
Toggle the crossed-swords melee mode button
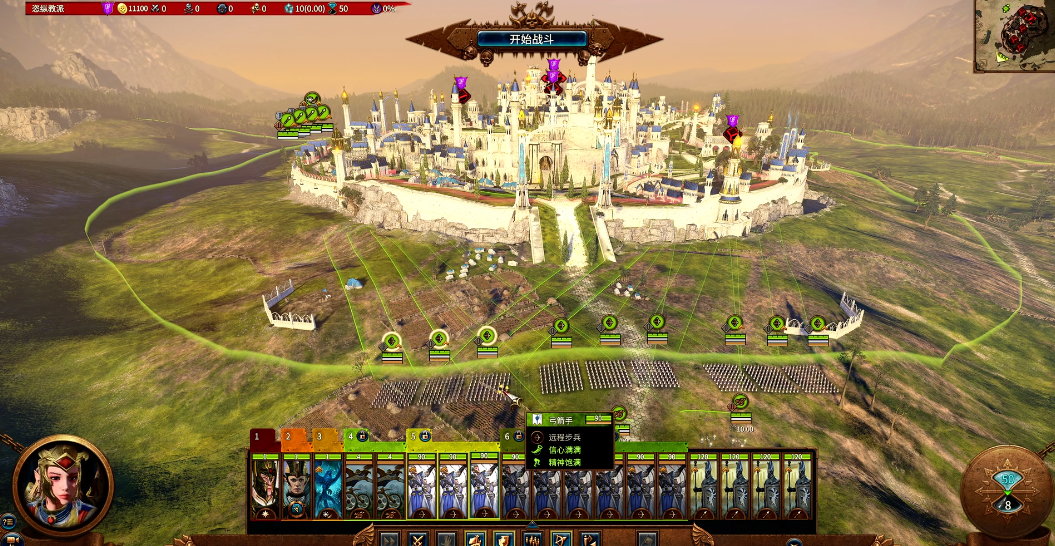coord(417,539)
